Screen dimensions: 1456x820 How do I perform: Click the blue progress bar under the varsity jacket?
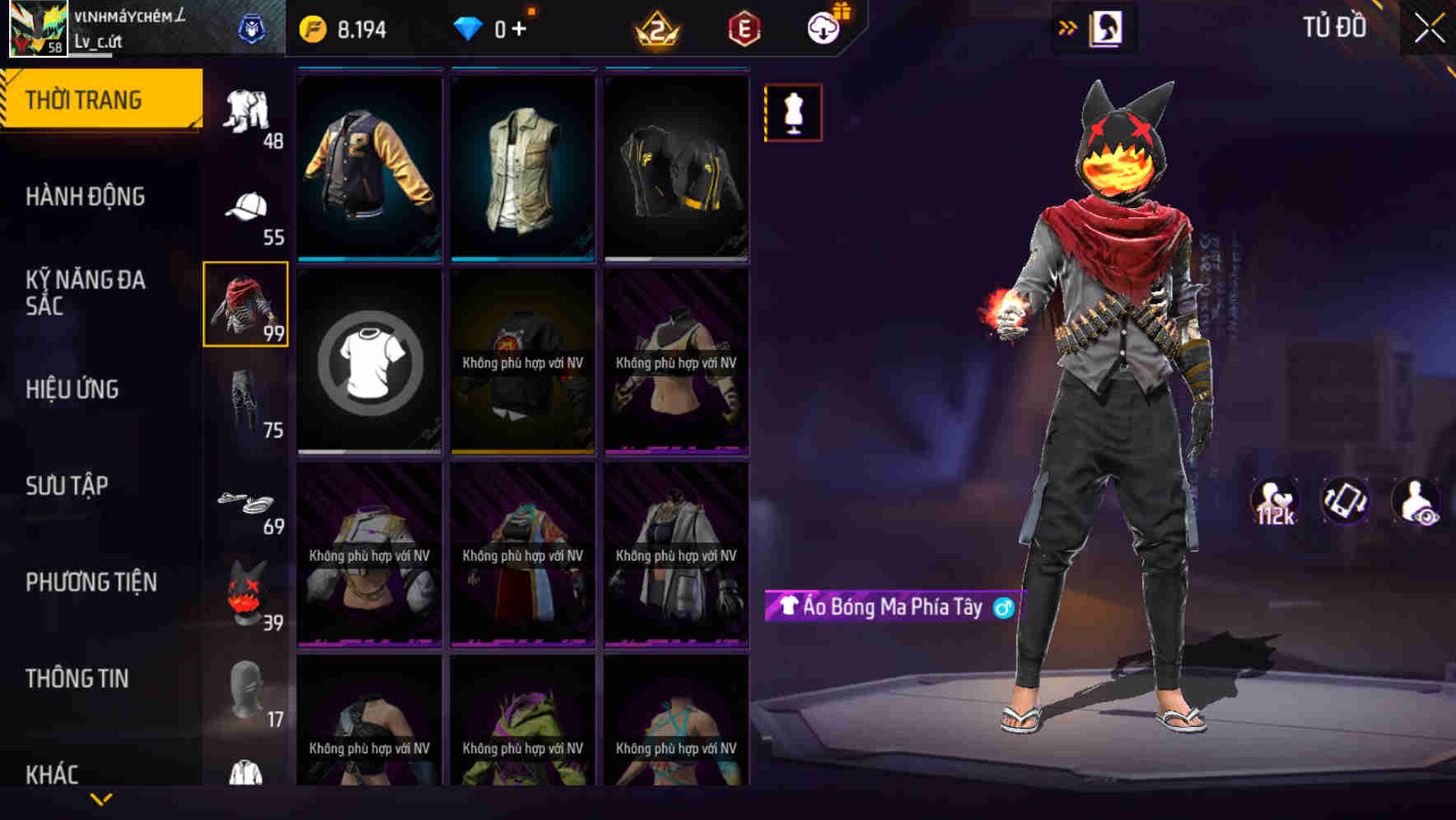tap(369, 259)
